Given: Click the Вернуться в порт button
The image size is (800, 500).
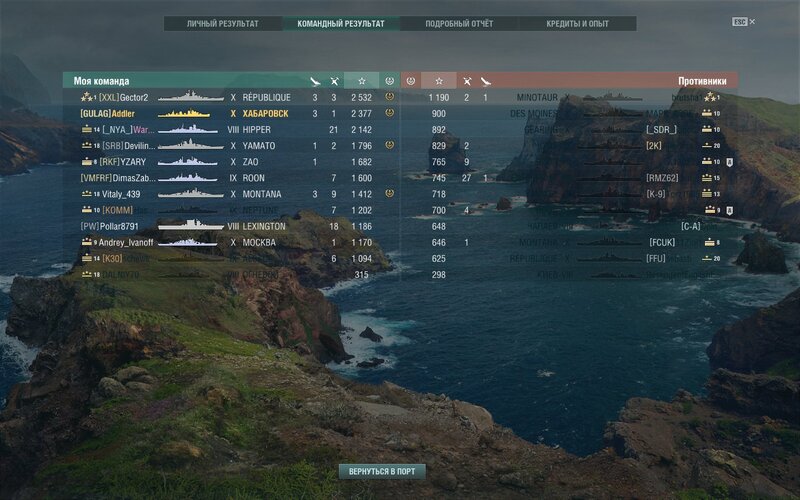Looking at the screenshot, I should pyautogui.click(x=382, y=470).
